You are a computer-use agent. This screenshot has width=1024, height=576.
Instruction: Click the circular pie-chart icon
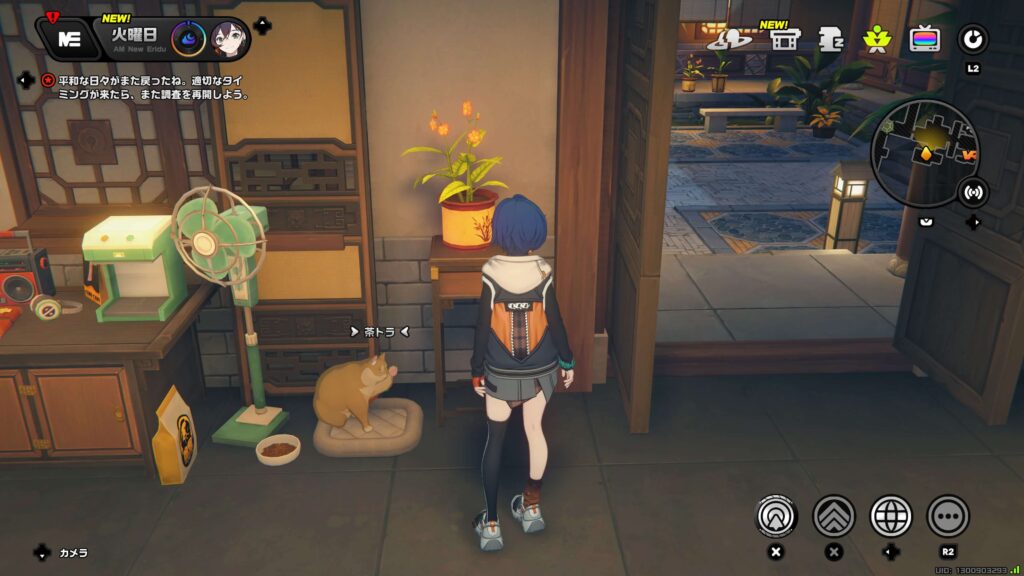pos(972,39)
